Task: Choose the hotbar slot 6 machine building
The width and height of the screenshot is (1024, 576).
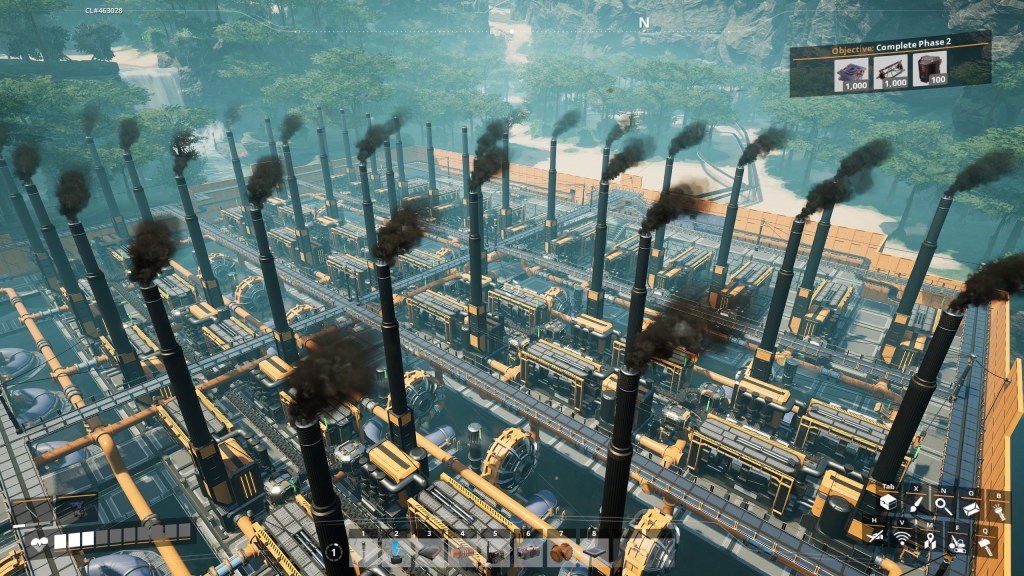Action: pyautogui.click(x=526, y=552)
